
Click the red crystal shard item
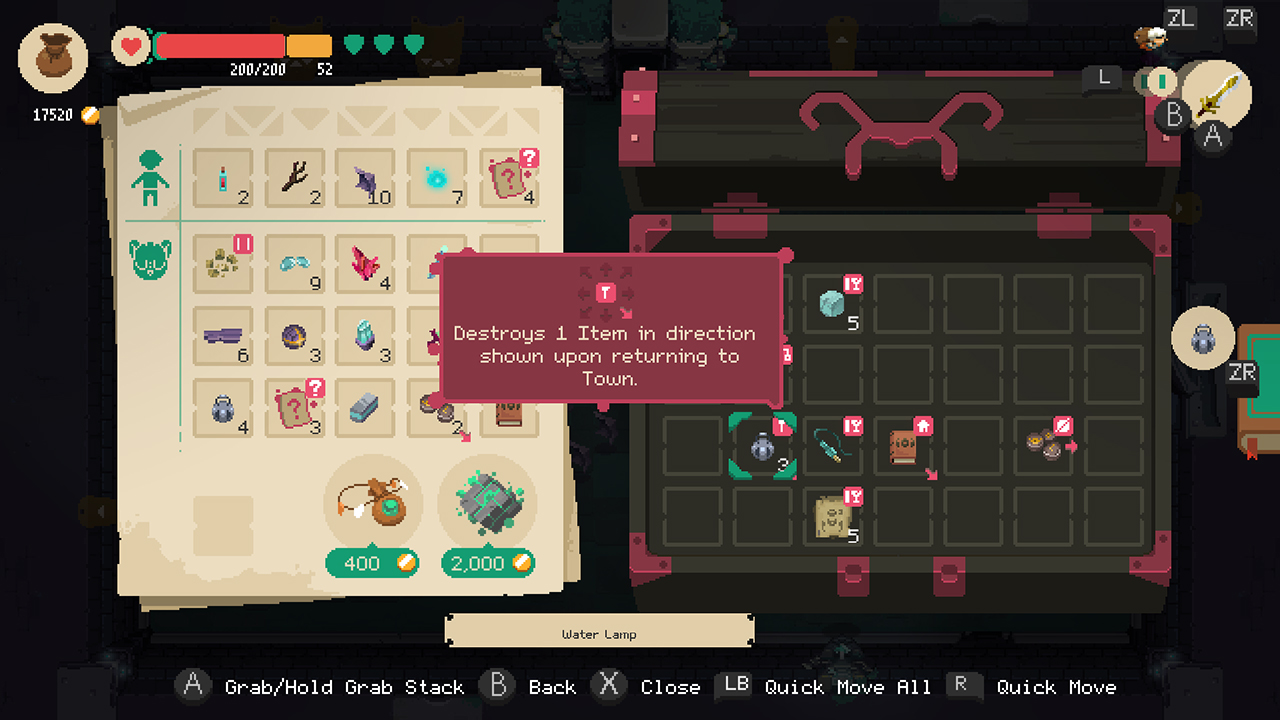(366, 262)
